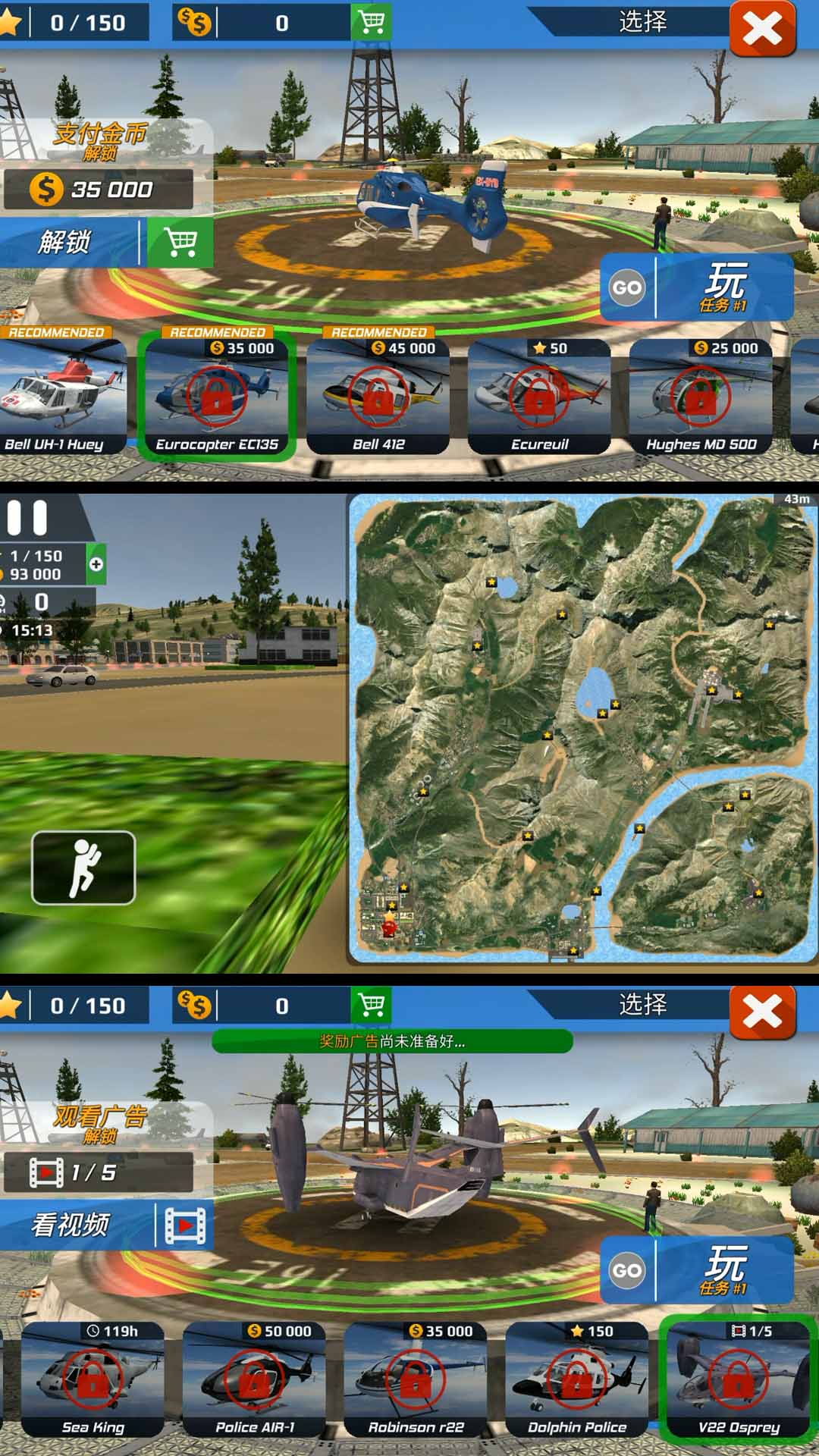
Task: Pick the Robinson r22 thumbnail
Action: pos(416,1379)
